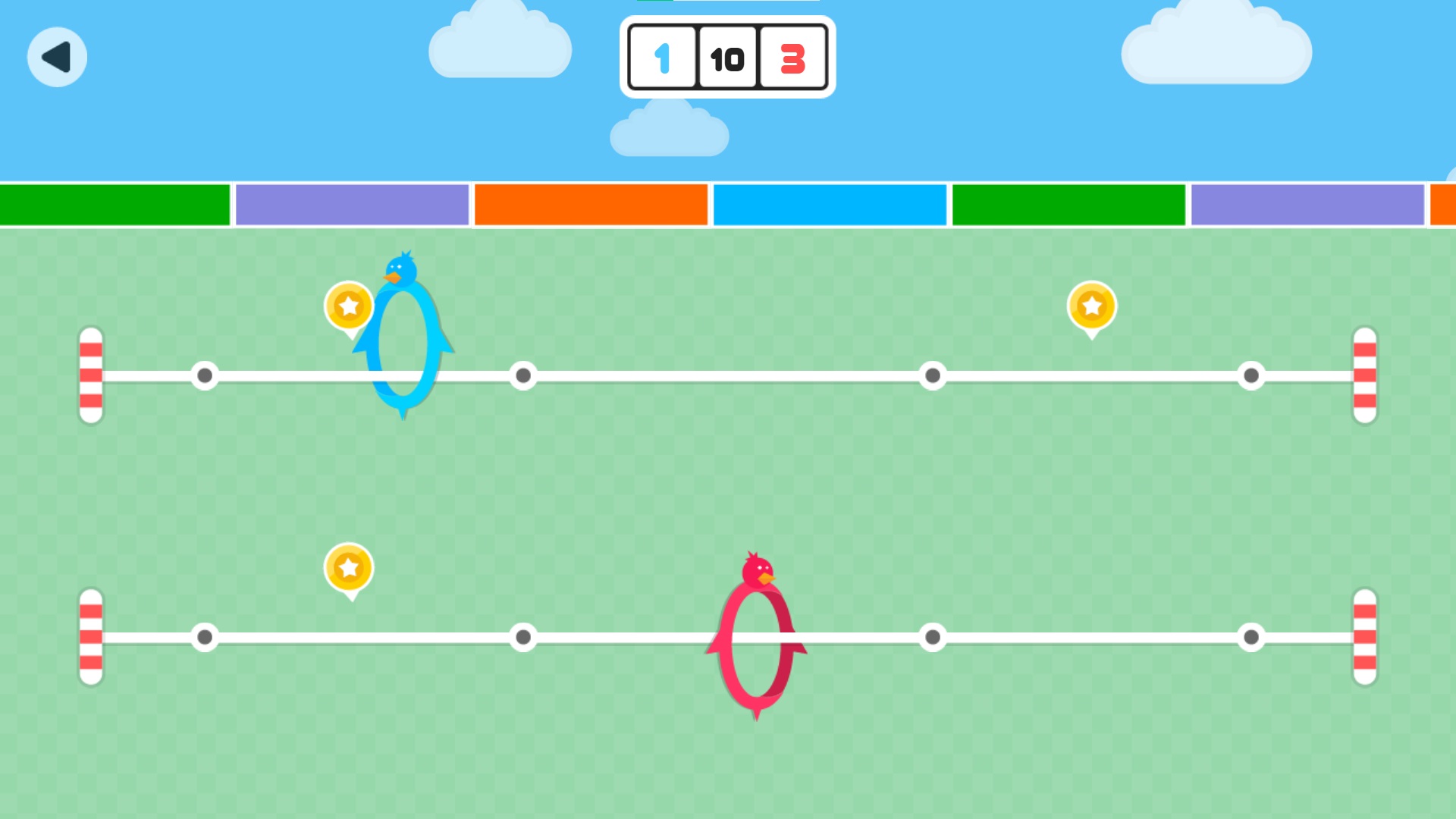Image resolution: width=1456 pixels, height=819 pixels.
Task: Select the pink penguin ring
Action: tap(758, 645)
